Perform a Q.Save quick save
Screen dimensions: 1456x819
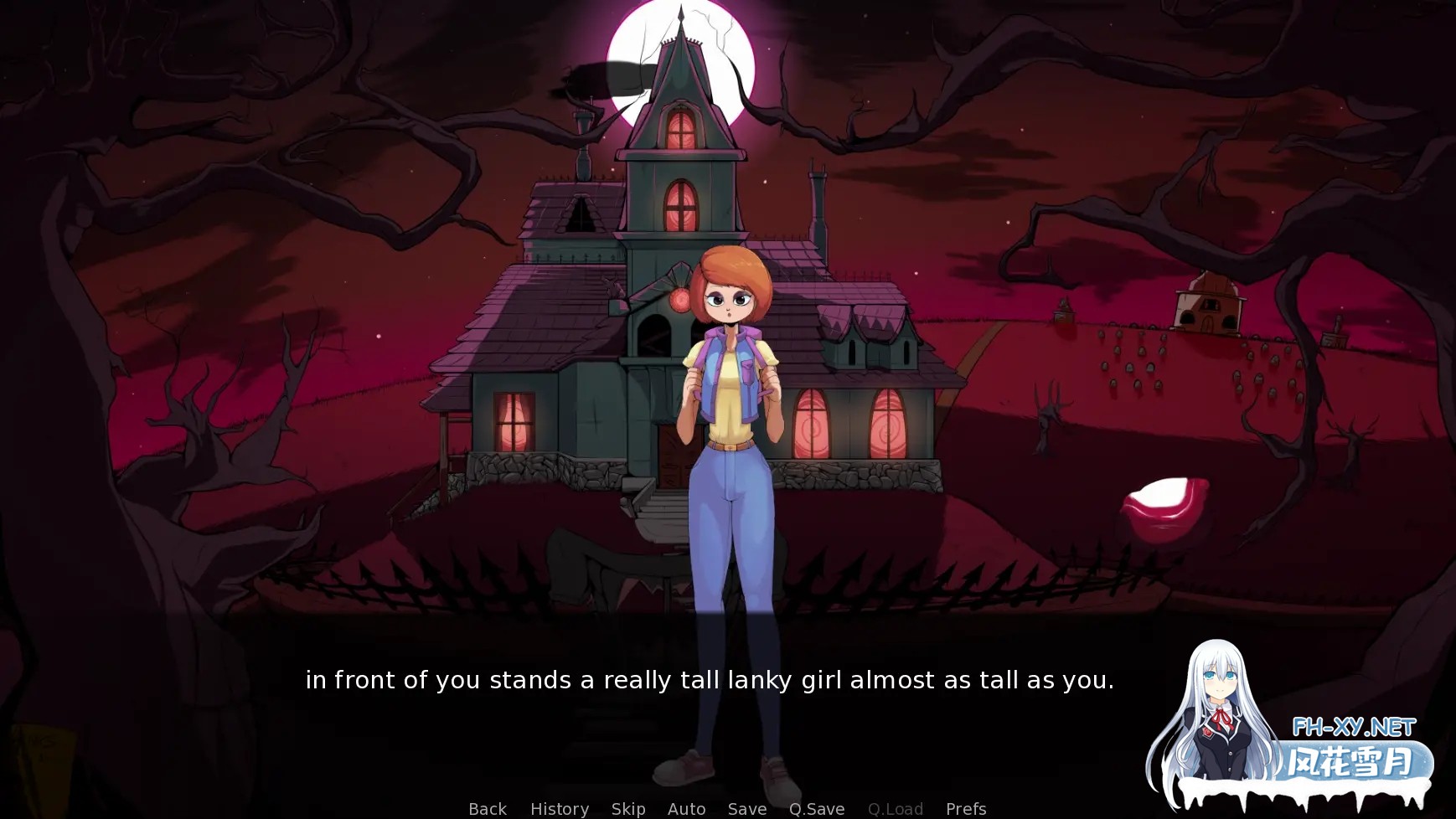click(817, 807)
